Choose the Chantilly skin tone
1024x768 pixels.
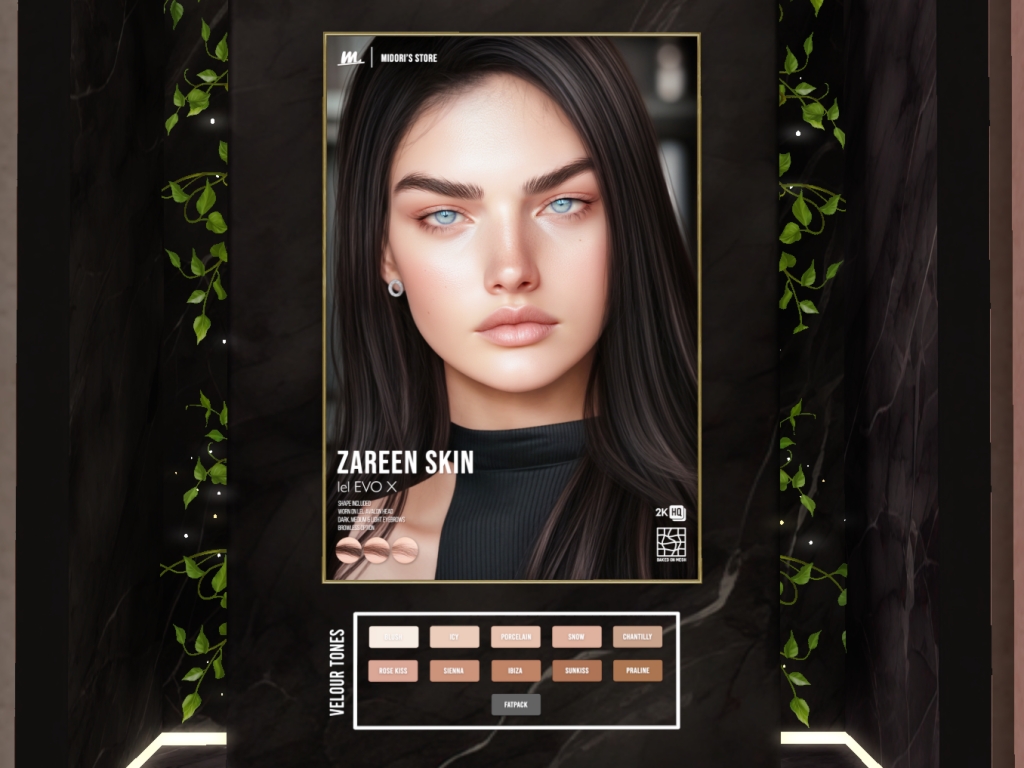638,637
